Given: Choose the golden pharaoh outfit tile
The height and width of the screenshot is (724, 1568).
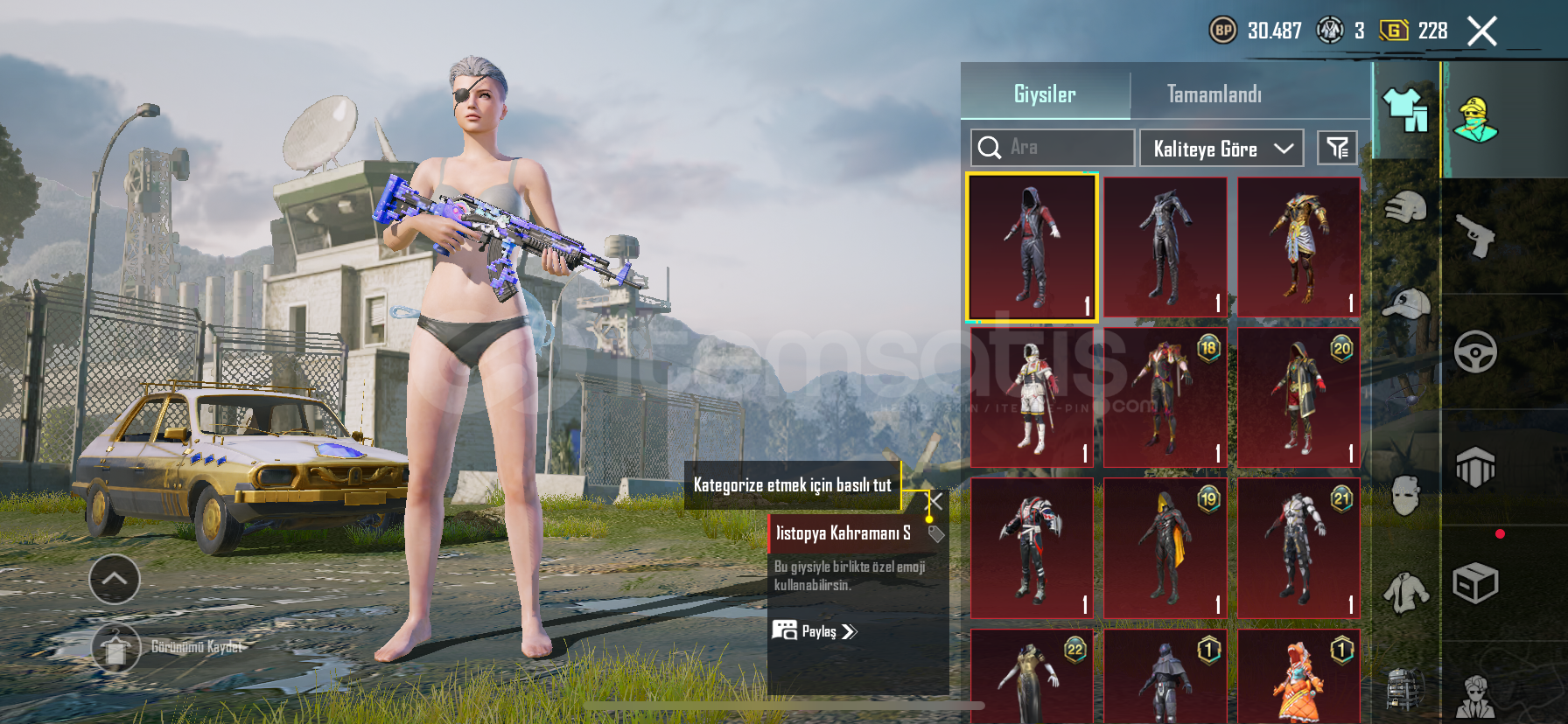Looking at the screenshot, I should pos(1298,247).
